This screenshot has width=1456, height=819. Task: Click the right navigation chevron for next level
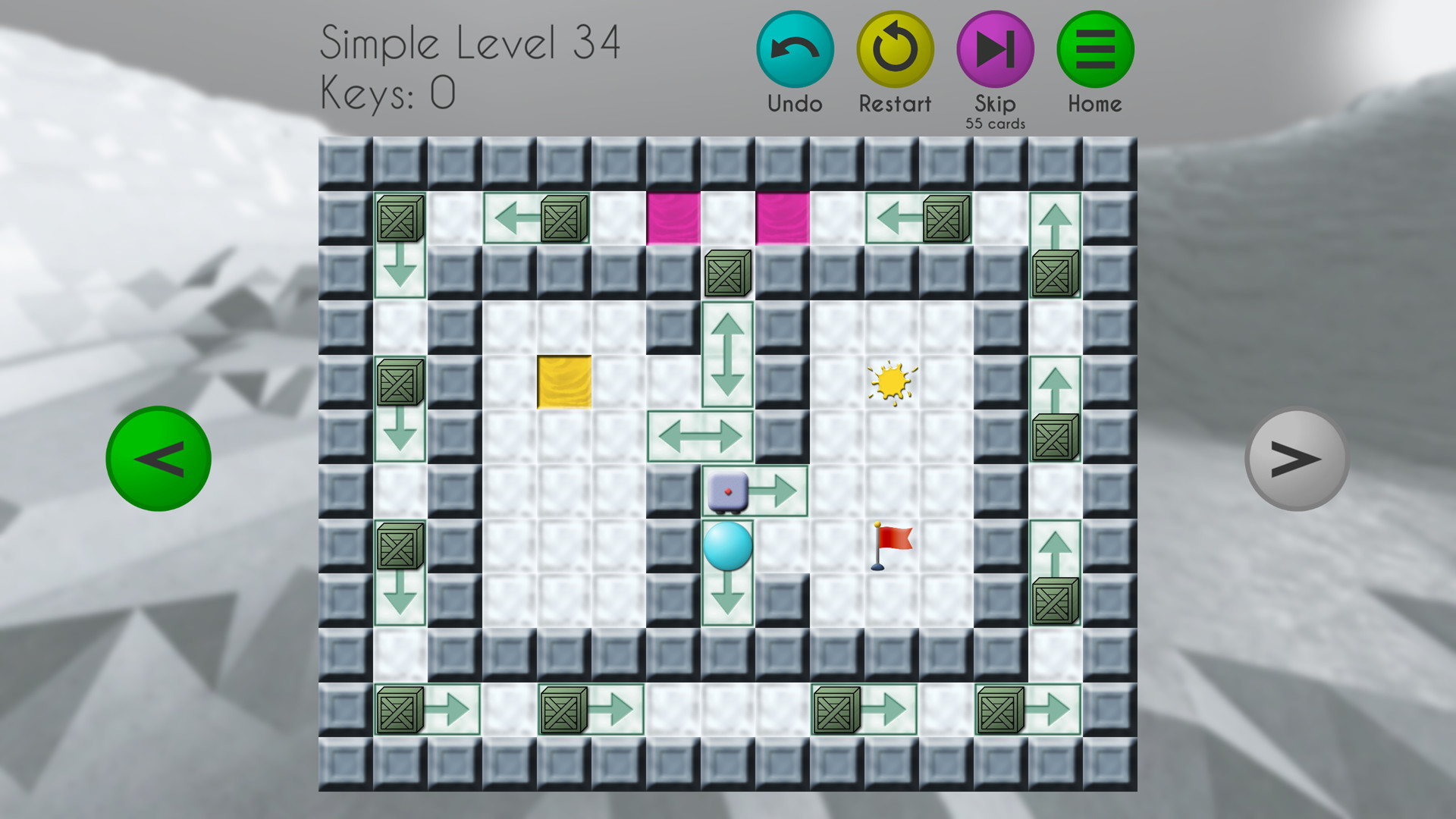point(1298,460)
